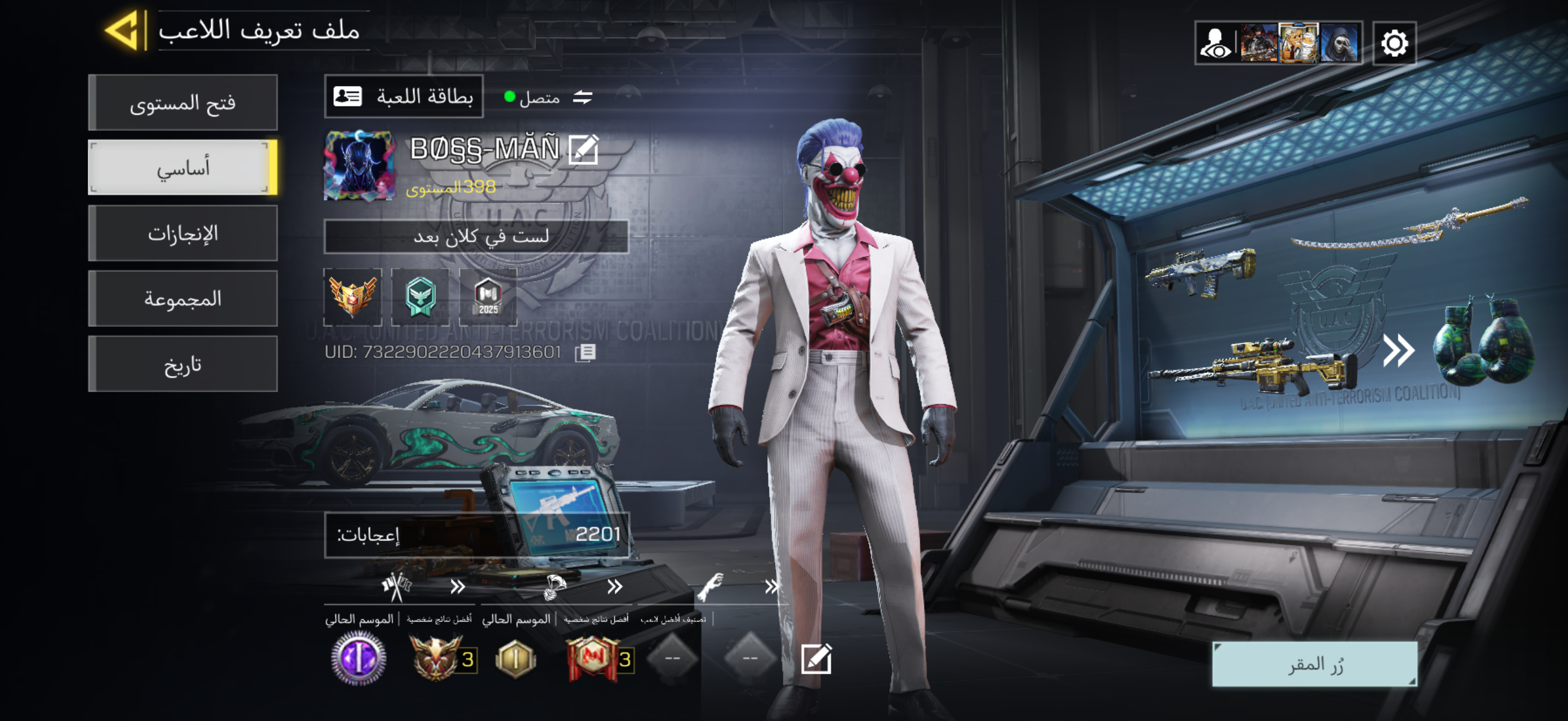Screen dimensions: 1568x721
Task: Open the المجموعة tab
Action: pyautogui.click(x=182, y=299)
